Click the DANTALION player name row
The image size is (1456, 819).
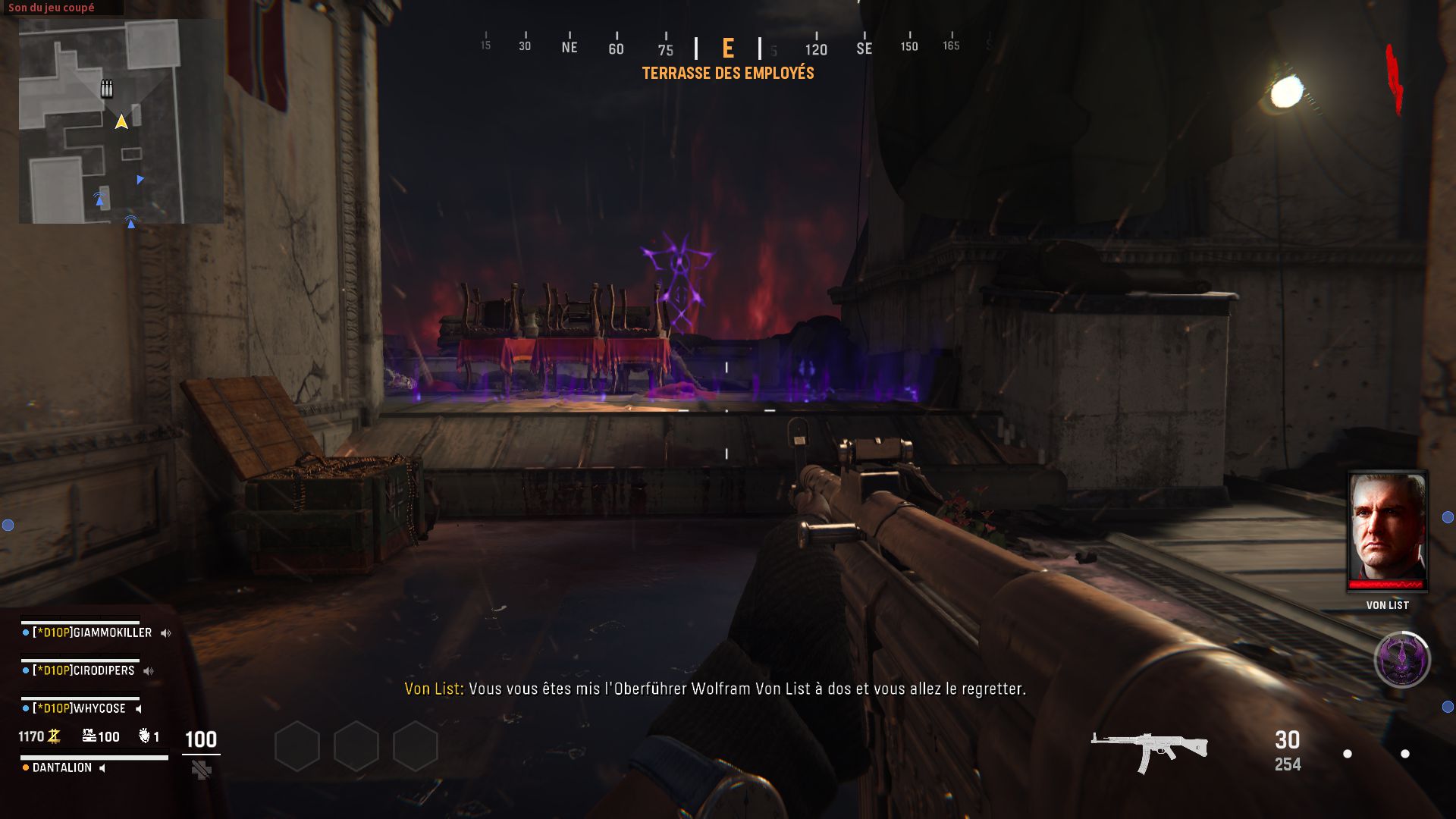pos(62,767)
